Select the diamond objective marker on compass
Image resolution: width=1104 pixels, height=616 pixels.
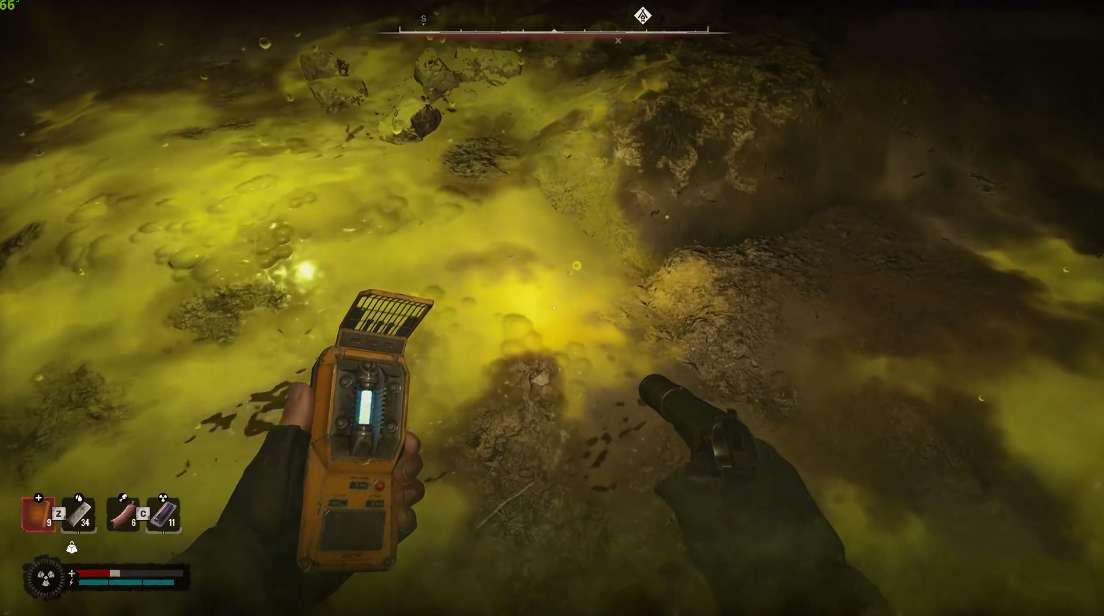[642, 15]
